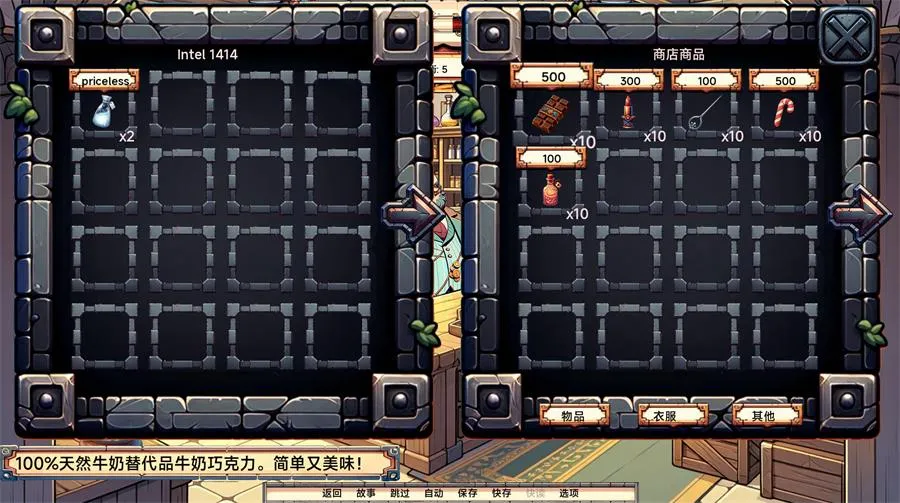Screen dimensions: 900x503
Task: Use 快存 quick save
Action: click(501, 493)
